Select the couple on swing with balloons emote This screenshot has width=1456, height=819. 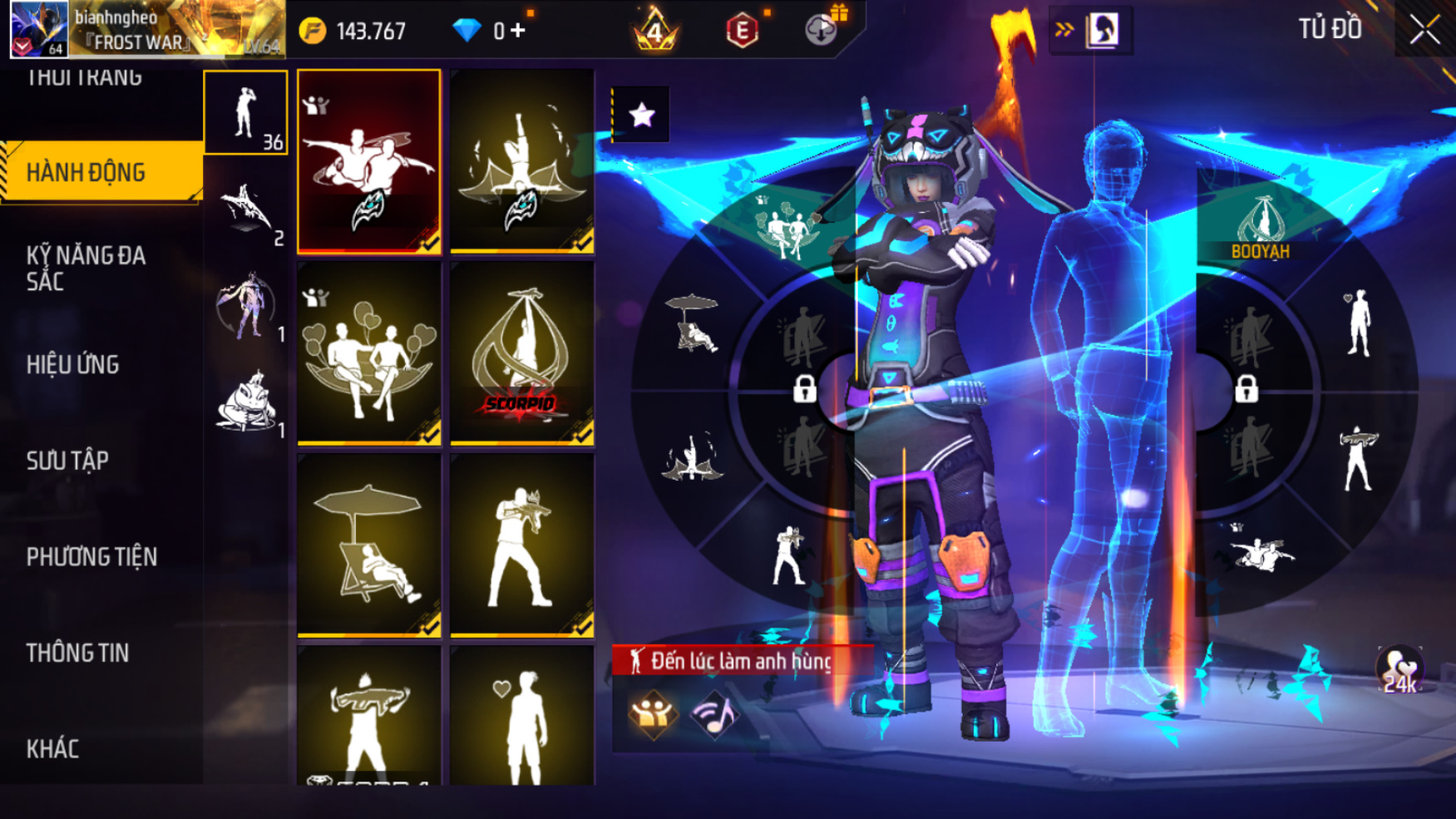369,353
